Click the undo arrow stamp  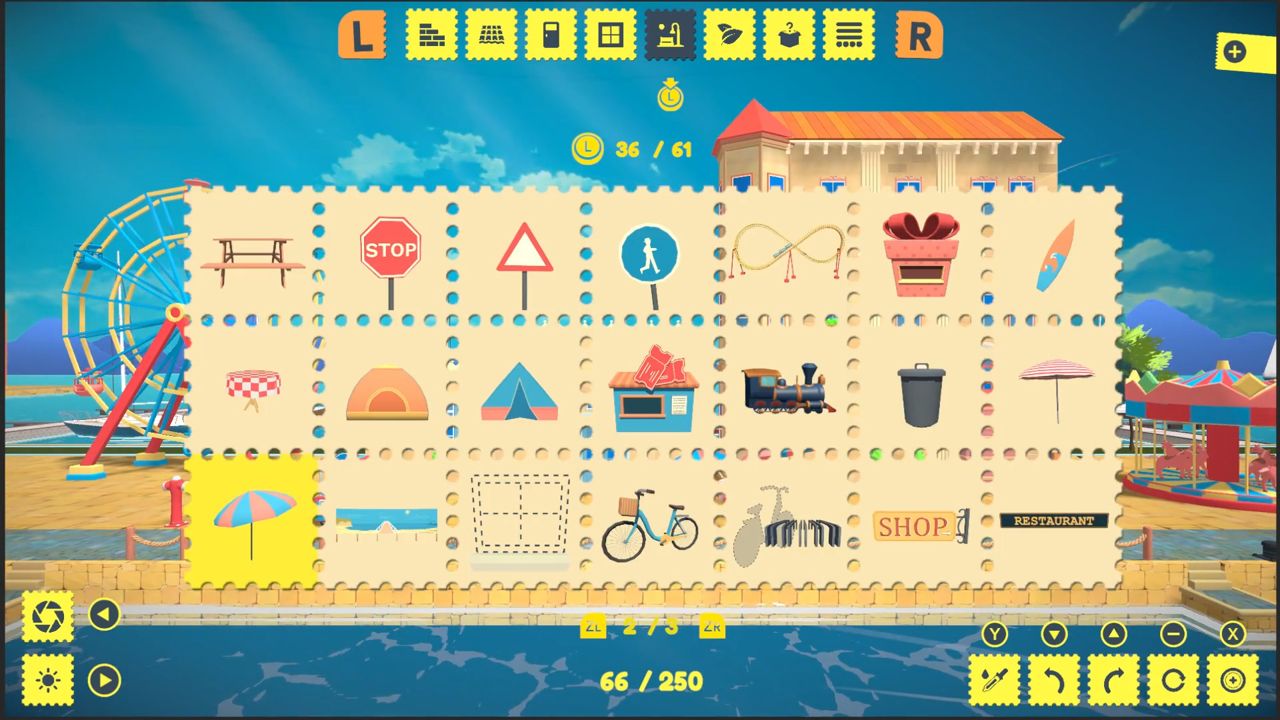point(1056,679)
